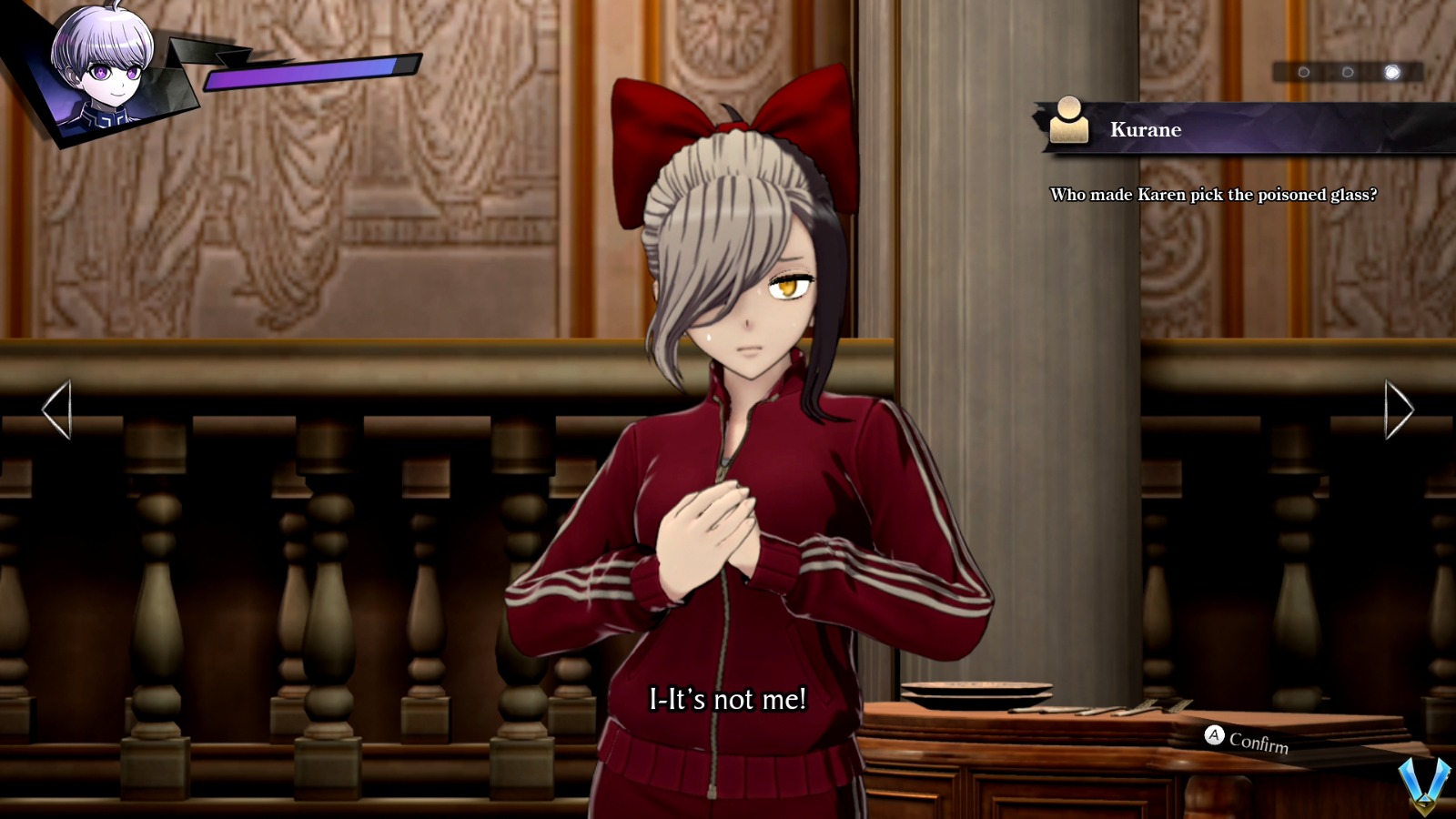Select the person icon on Kurane's nameplate
Screen dimensions: 1456x819
1069,118
